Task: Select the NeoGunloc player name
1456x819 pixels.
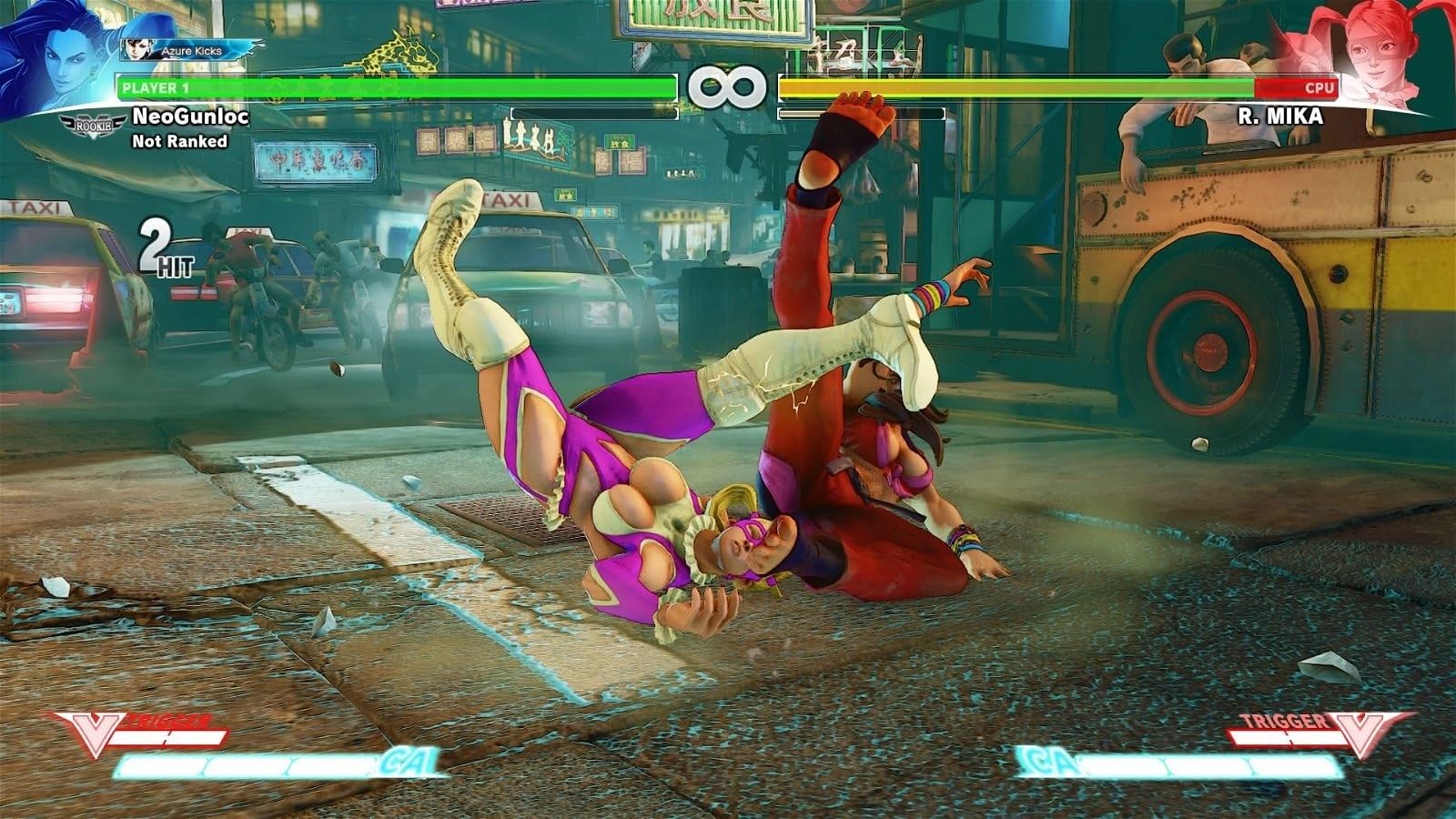Action: click(190, 116)
